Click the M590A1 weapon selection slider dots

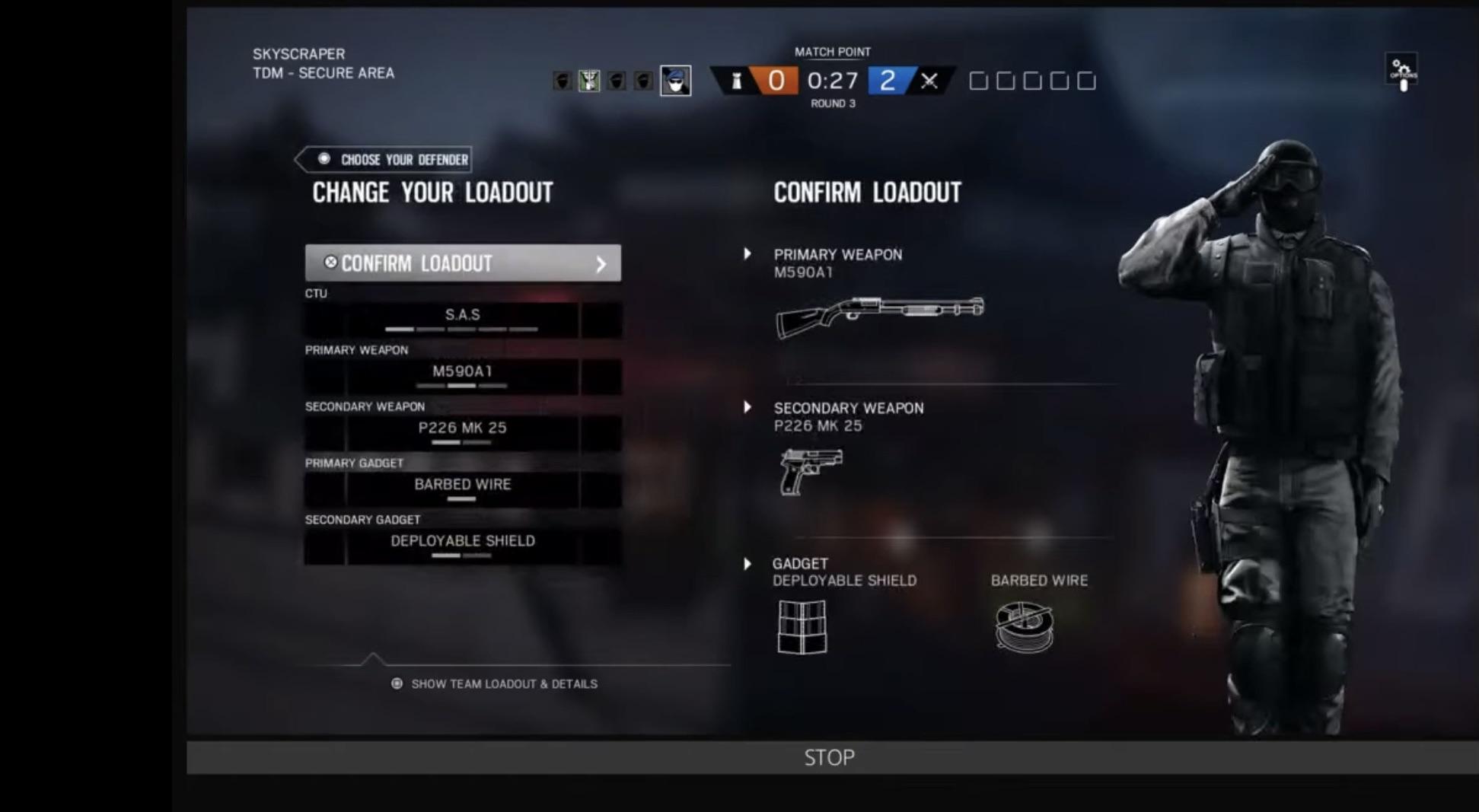(x=461, y=386)
